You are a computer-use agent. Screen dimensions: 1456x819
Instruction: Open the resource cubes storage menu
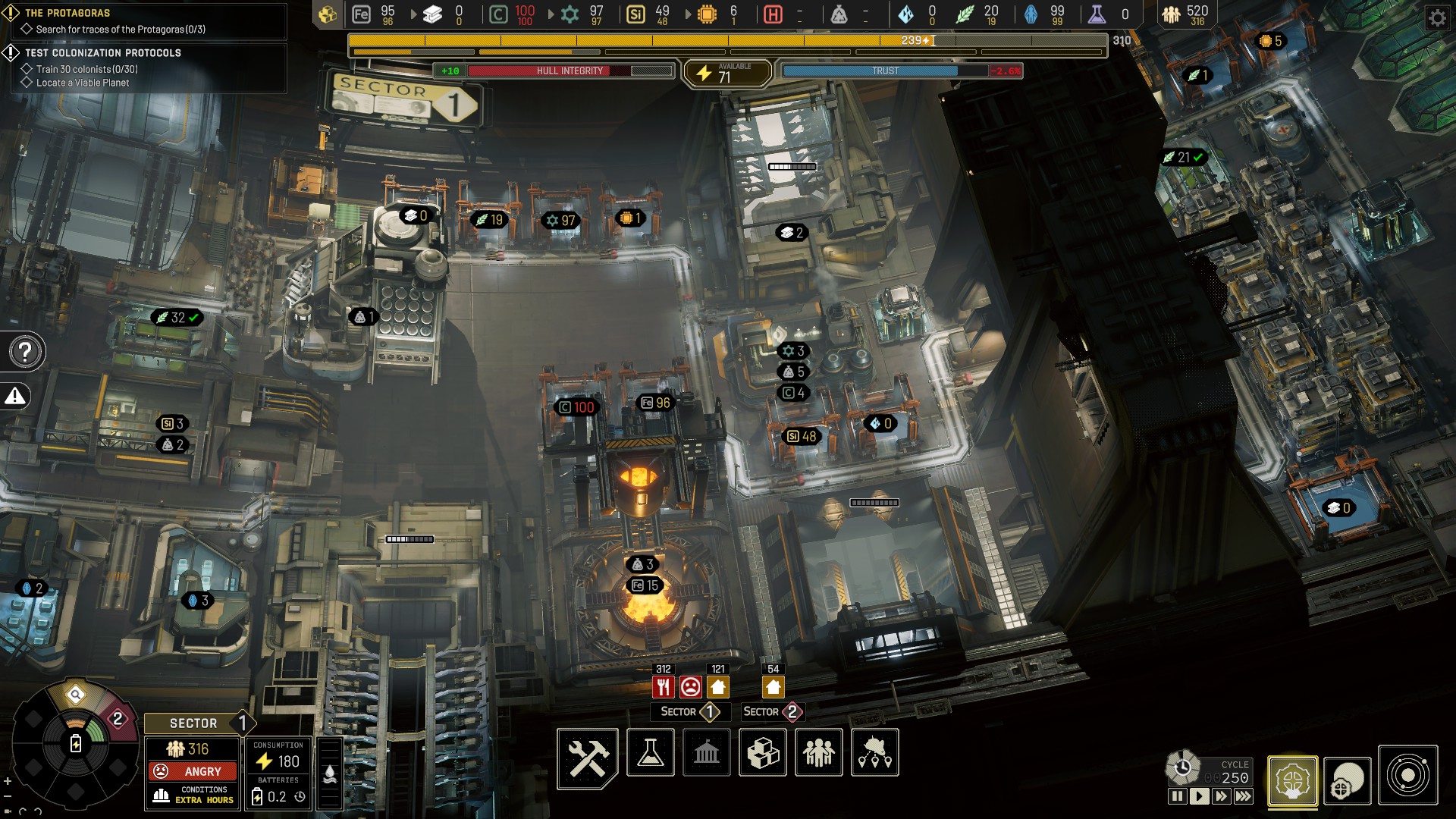tap(763, 752)
